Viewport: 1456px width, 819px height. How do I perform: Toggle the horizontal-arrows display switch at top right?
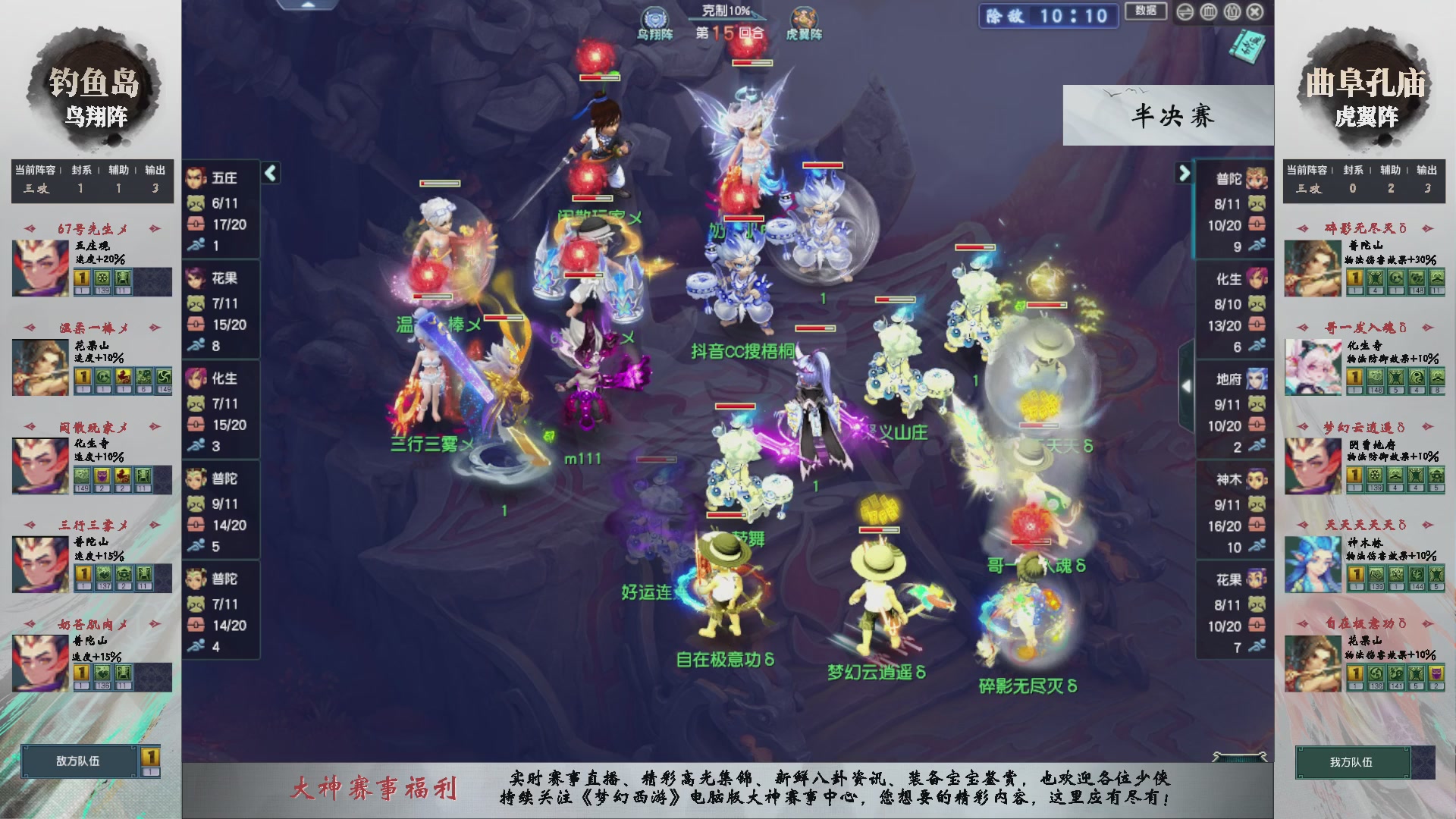(x=1185, y=11)
